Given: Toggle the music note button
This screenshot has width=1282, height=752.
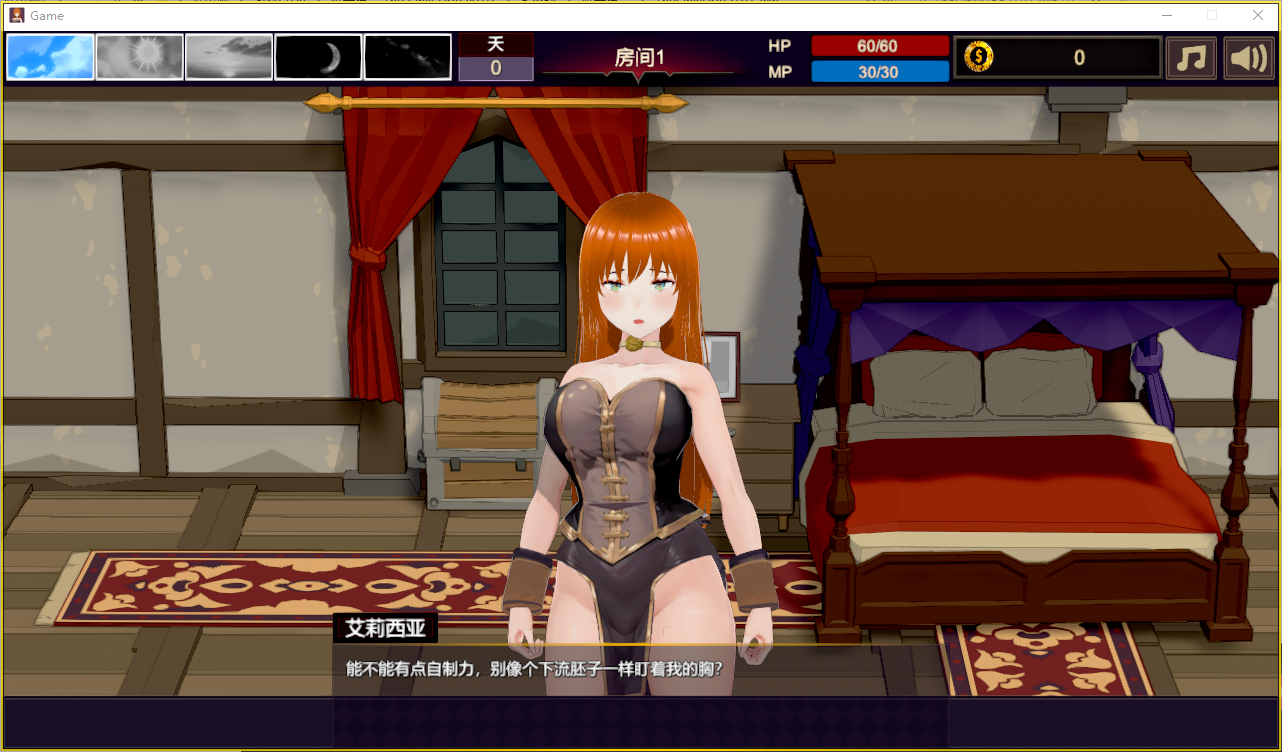Looking at the screenshot, I should tap(1191, 58).
